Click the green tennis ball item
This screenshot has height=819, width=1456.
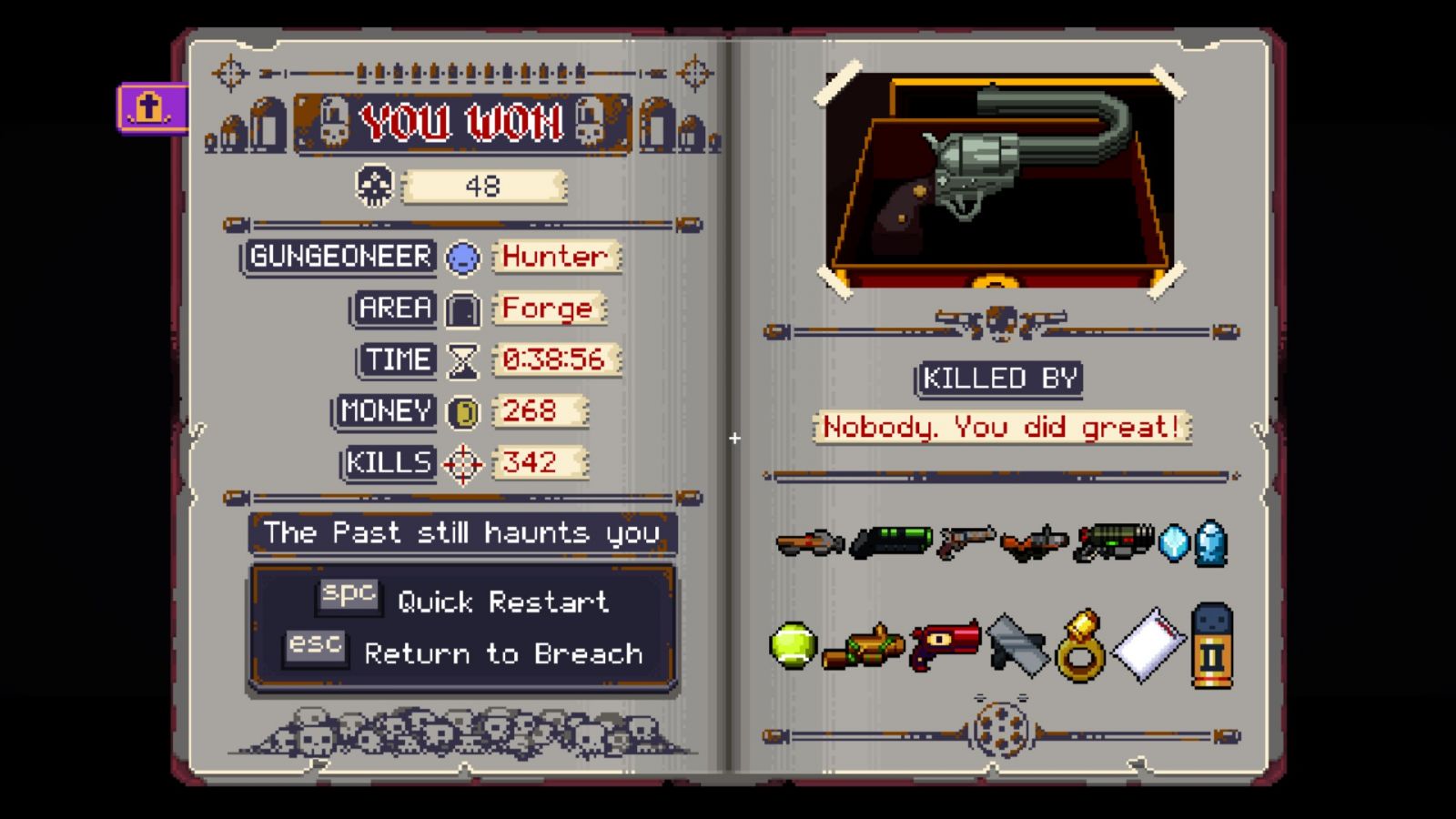(x=793, y=645)
